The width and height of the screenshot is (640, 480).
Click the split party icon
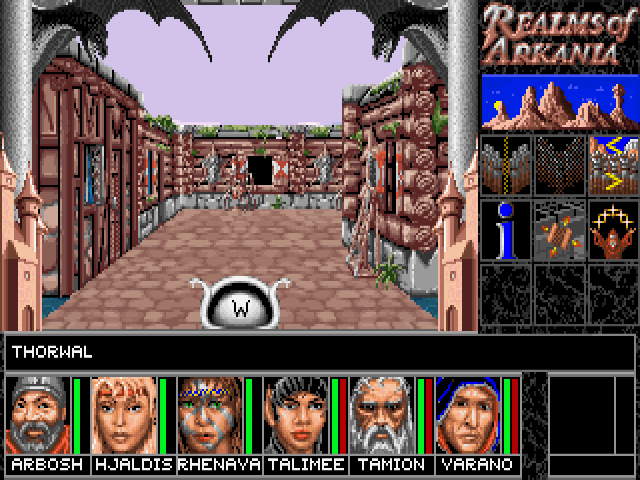(505, 163)
